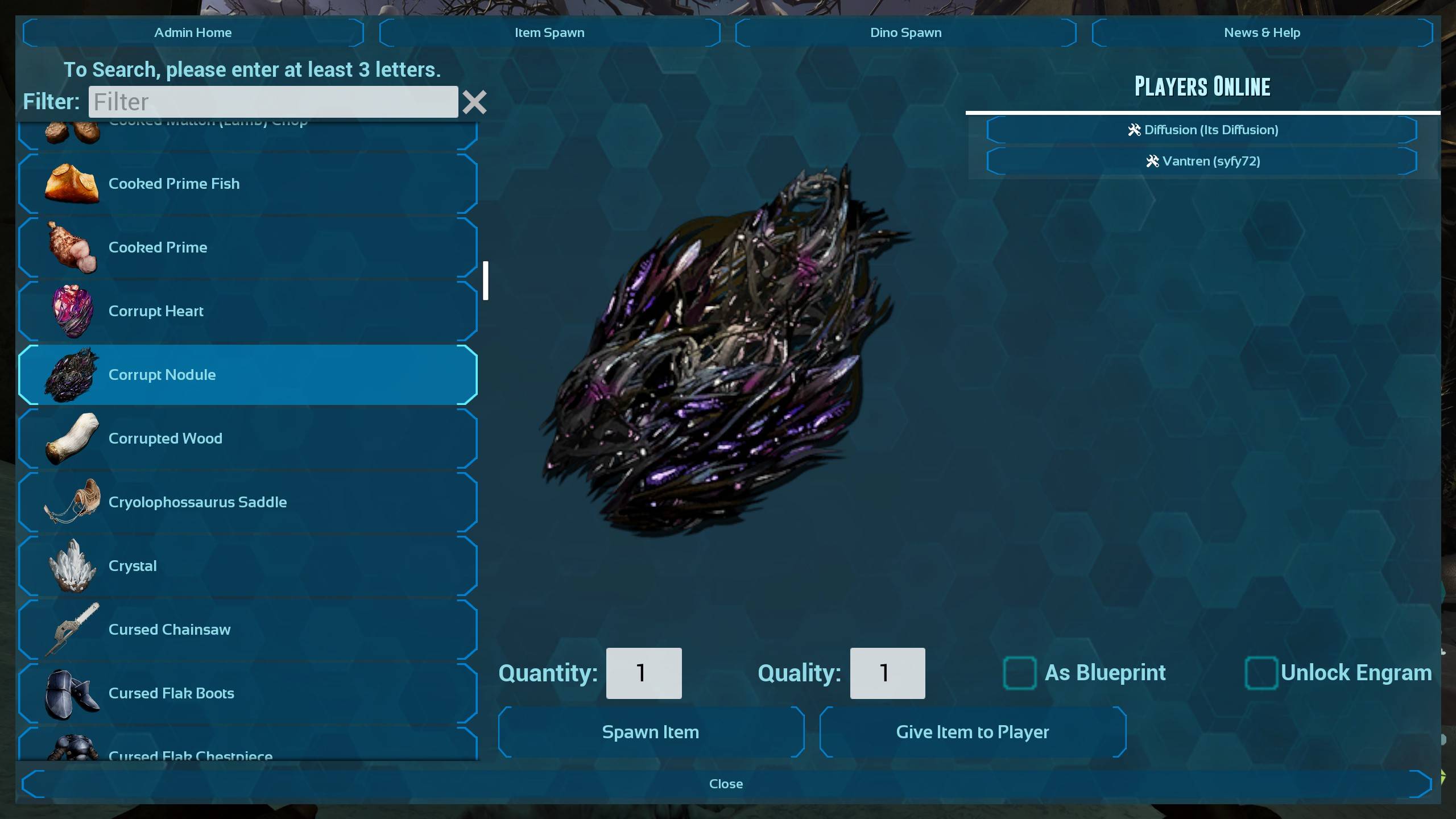1456x819 pixels.
Task: Click the Filter search field
Action: 273,102
